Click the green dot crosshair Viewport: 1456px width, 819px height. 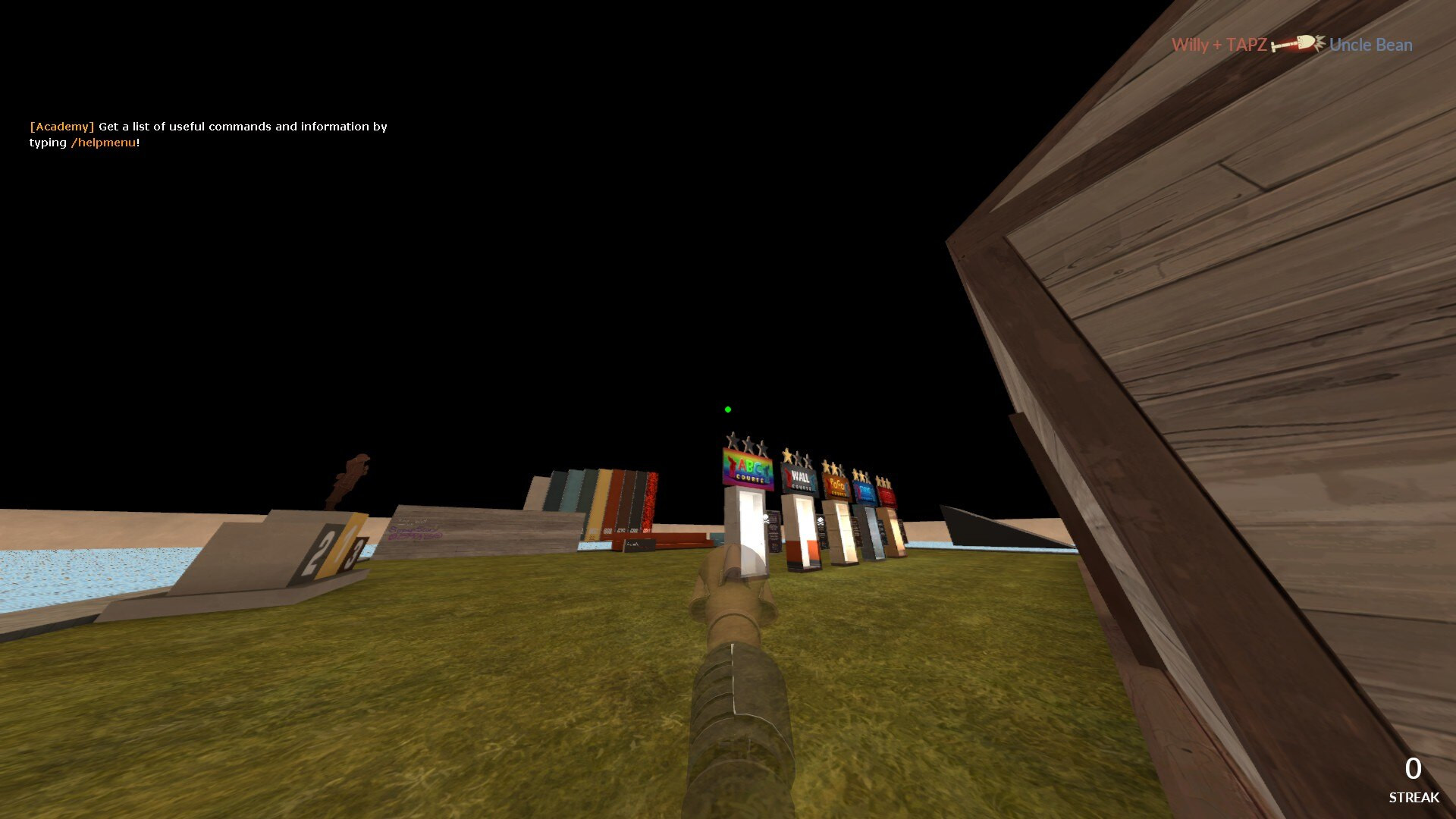coord(729,409)
